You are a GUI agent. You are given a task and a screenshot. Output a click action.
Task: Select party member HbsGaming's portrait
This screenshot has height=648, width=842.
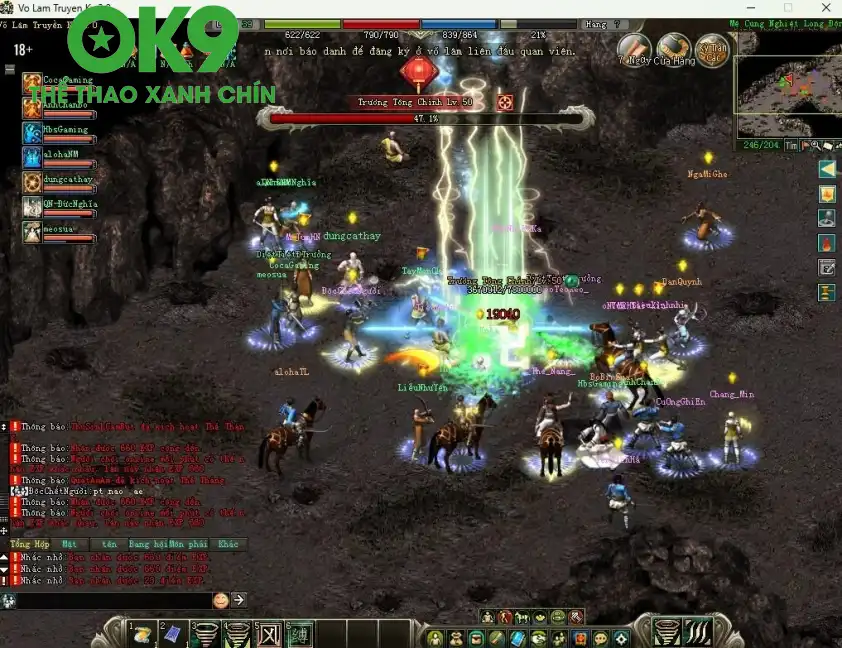31,133
